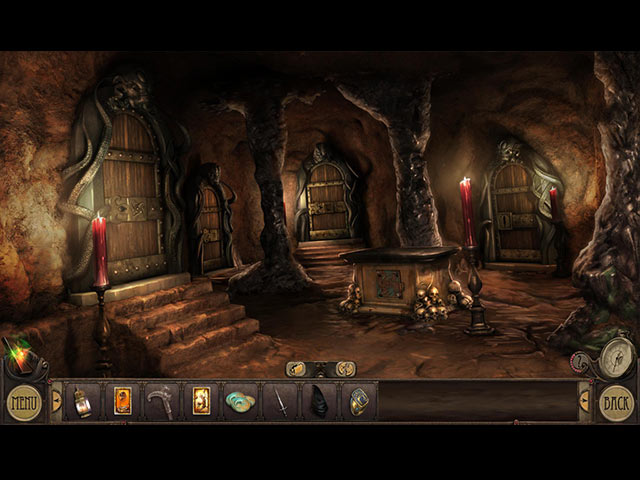Click the BACK button
This screenshot has width=640, height=480.
(616, 403)
